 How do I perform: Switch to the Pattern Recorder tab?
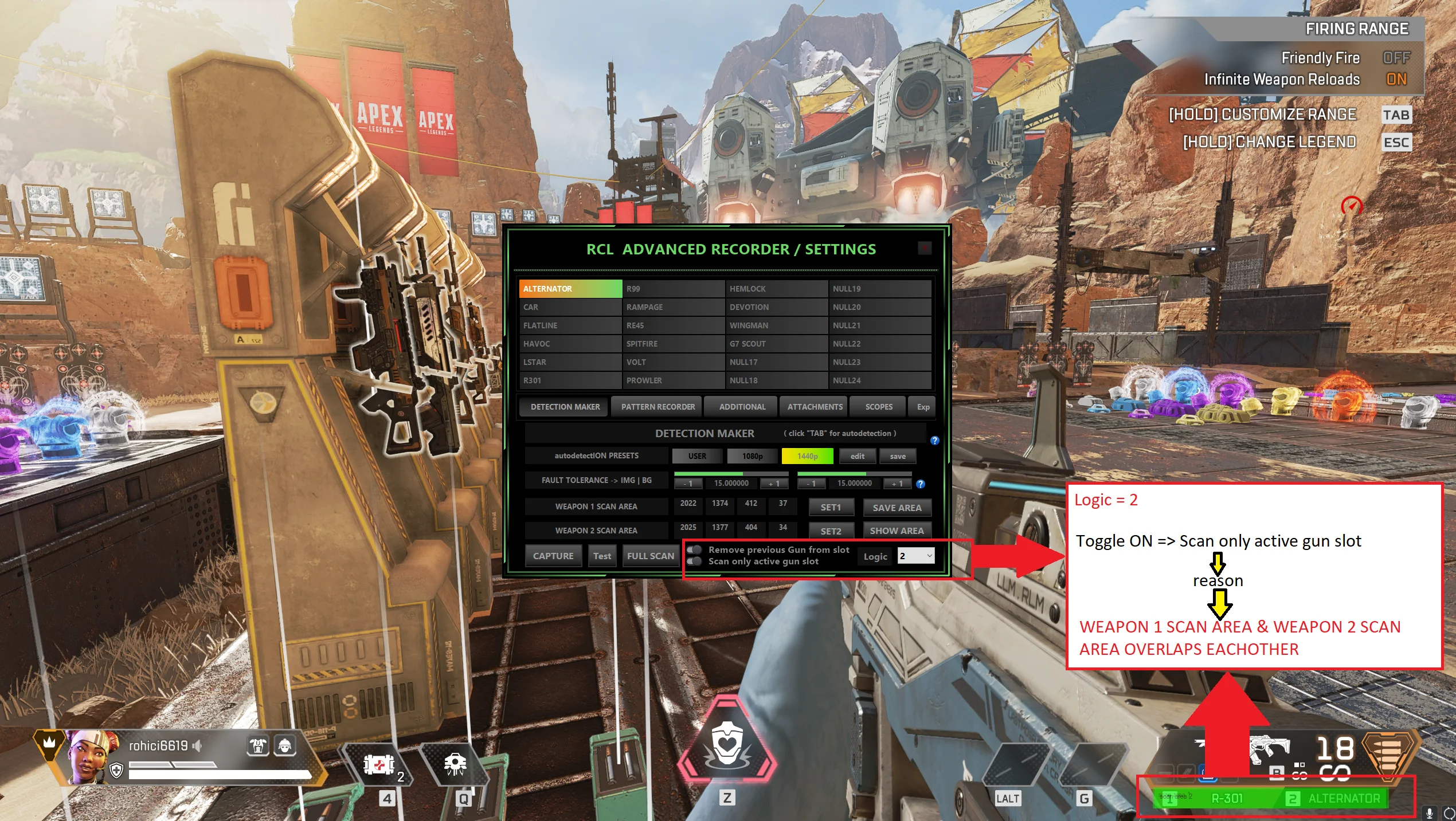coord(657,407)
